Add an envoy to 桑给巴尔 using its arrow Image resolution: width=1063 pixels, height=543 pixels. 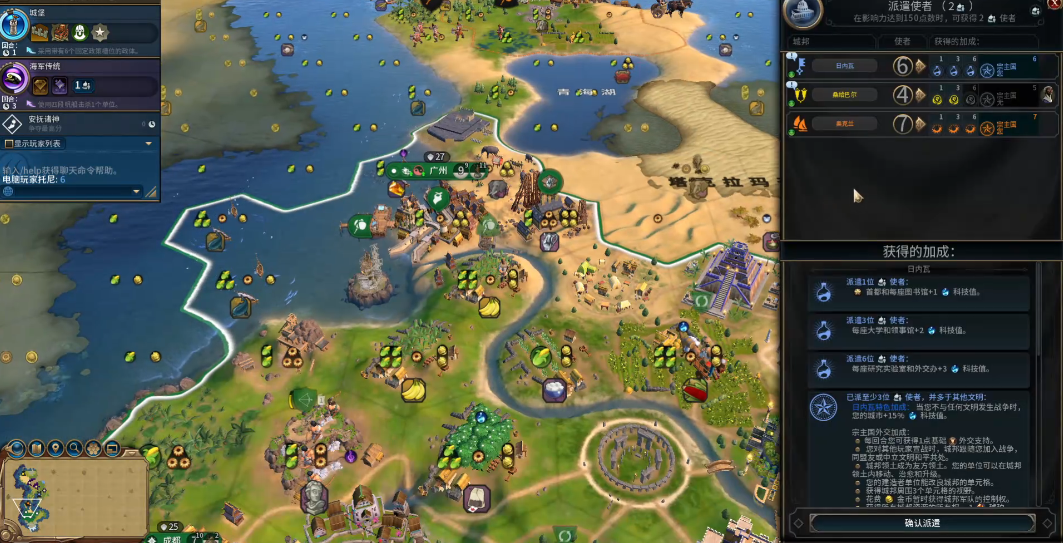pyautogui.click(x=920, y=96)
